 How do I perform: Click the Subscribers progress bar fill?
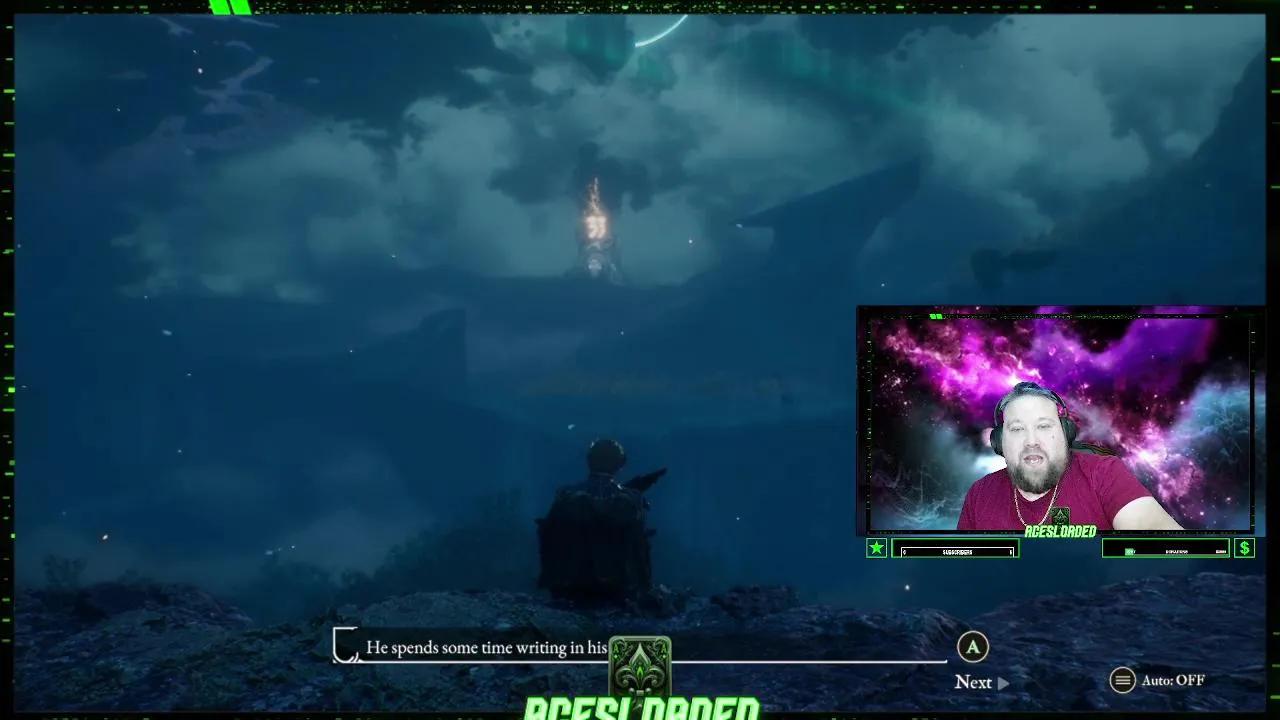(x=954, y=549)
